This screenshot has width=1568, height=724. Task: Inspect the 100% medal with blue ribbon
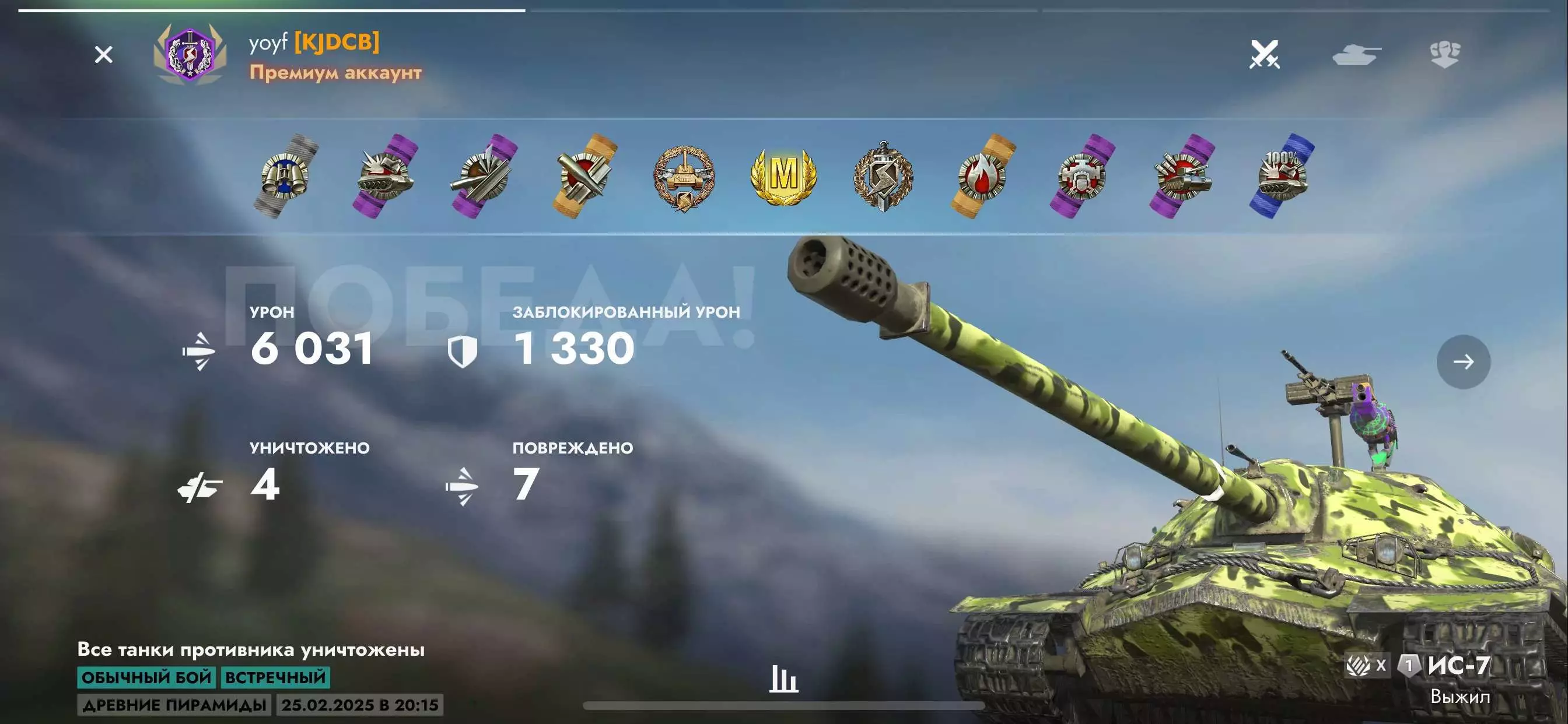[x=1282, y=177]
